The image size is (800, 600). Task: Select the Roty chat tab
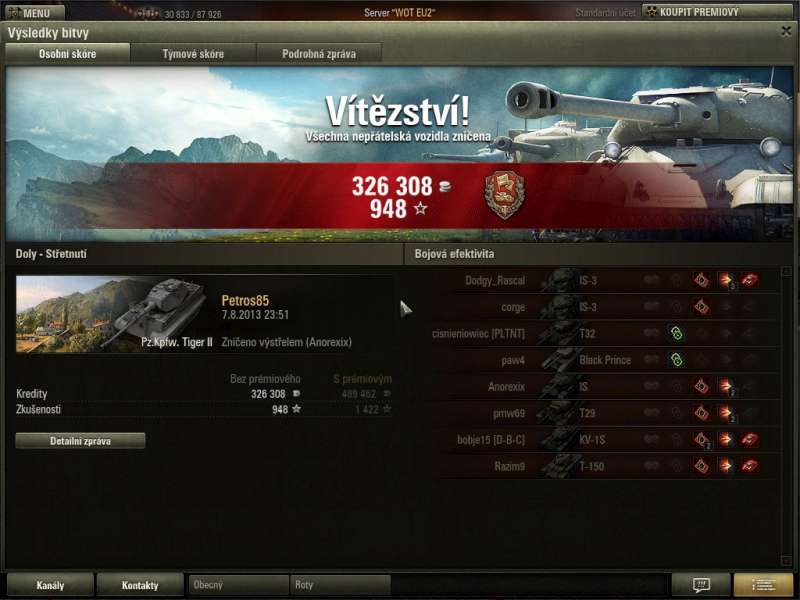(340, 585)
